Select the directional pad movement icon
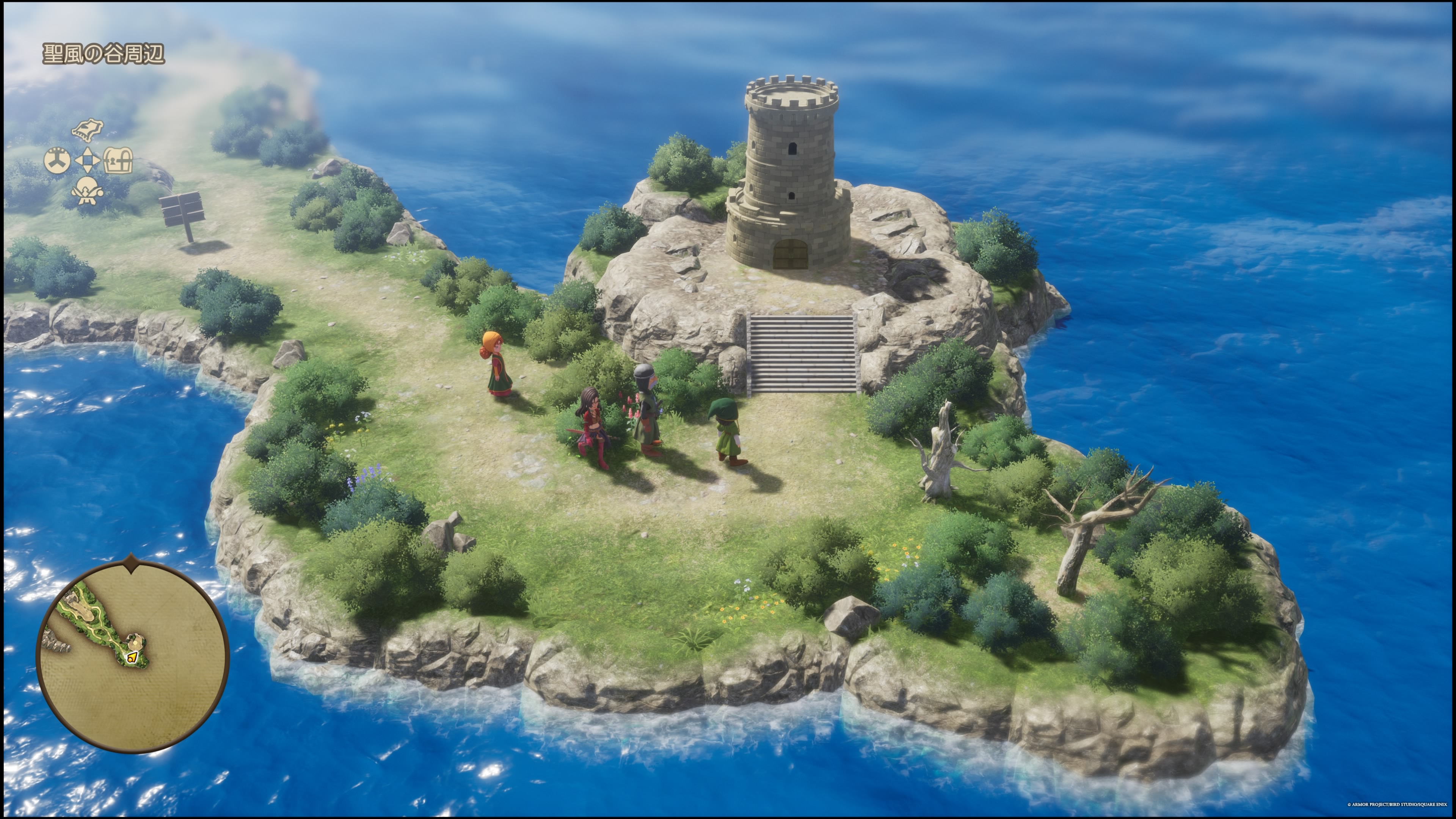The image size is (1456, 819). (x=87, y=162)
